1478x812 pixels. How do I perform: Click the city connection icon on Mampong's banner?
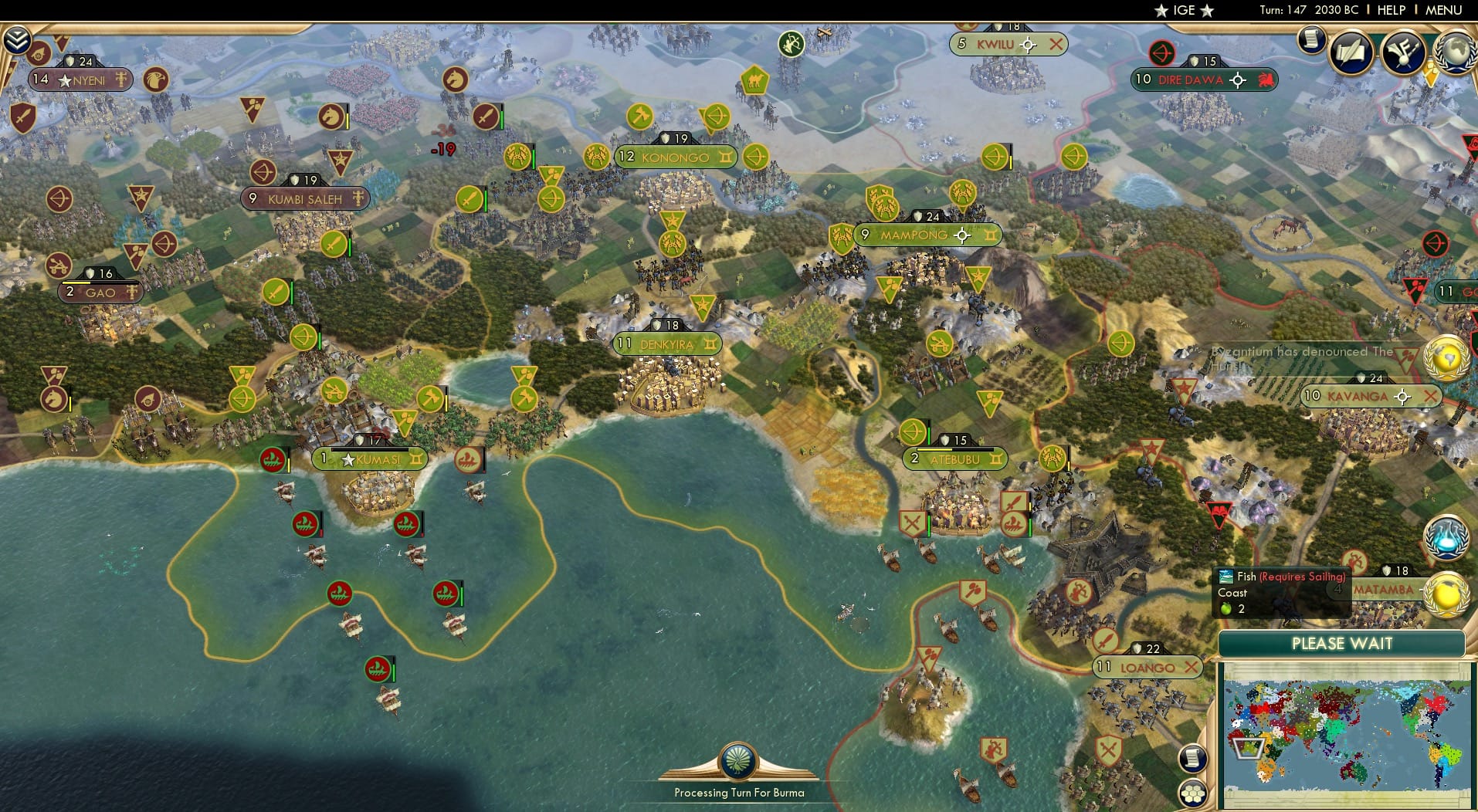pyautogui.click(x=962, y=235)
